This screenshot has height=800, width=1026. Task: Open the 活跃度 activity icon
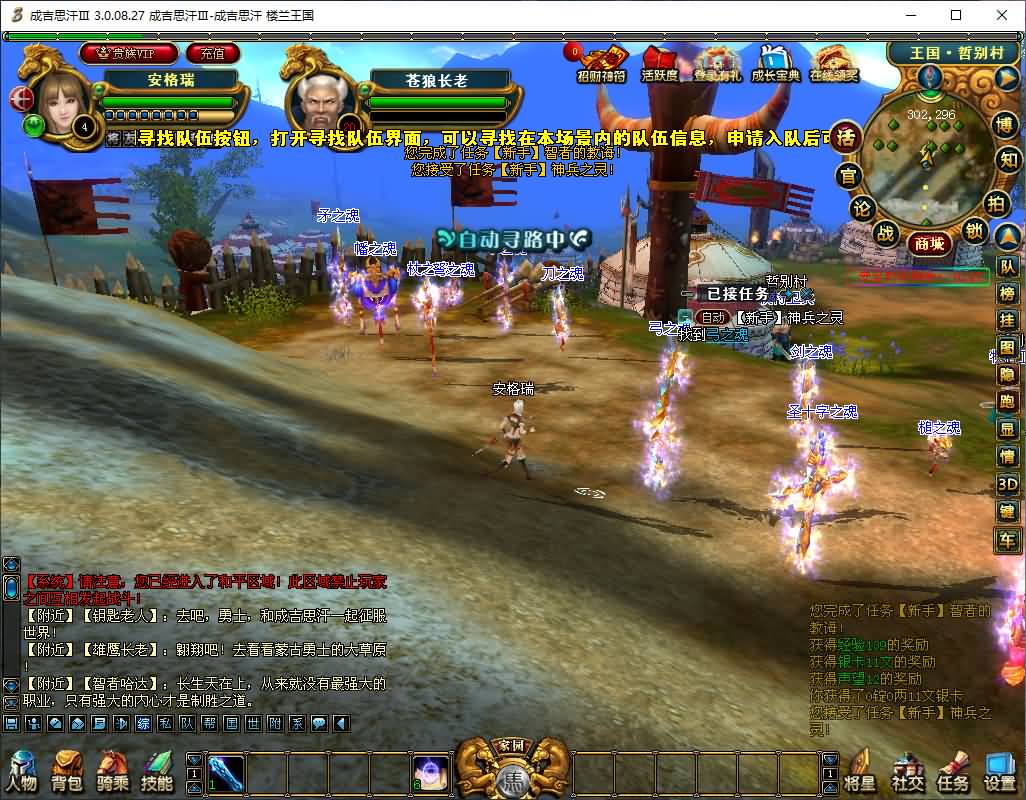tap(660, 63)
